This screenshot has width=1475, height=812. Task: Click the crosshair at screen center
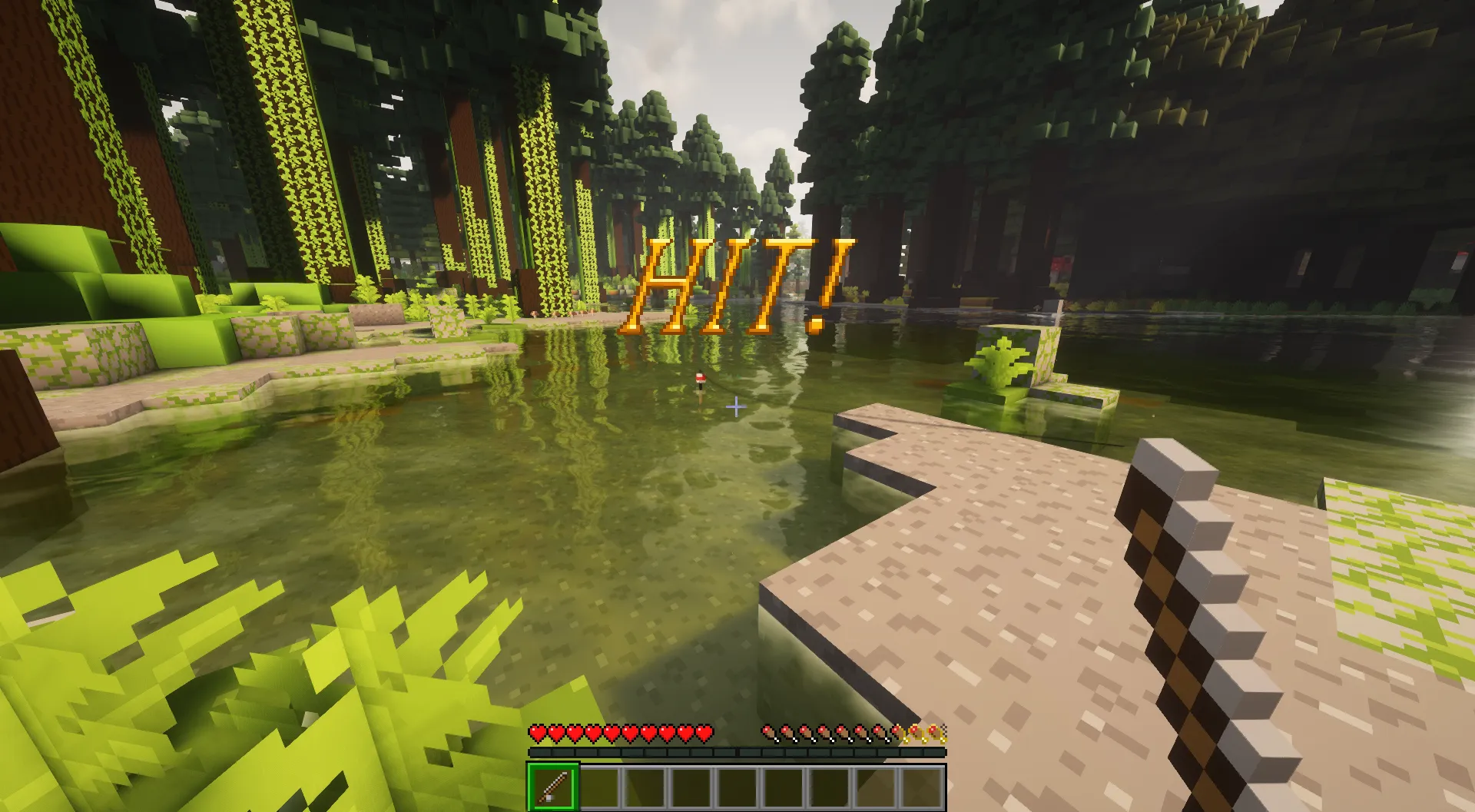coord(737,407)
